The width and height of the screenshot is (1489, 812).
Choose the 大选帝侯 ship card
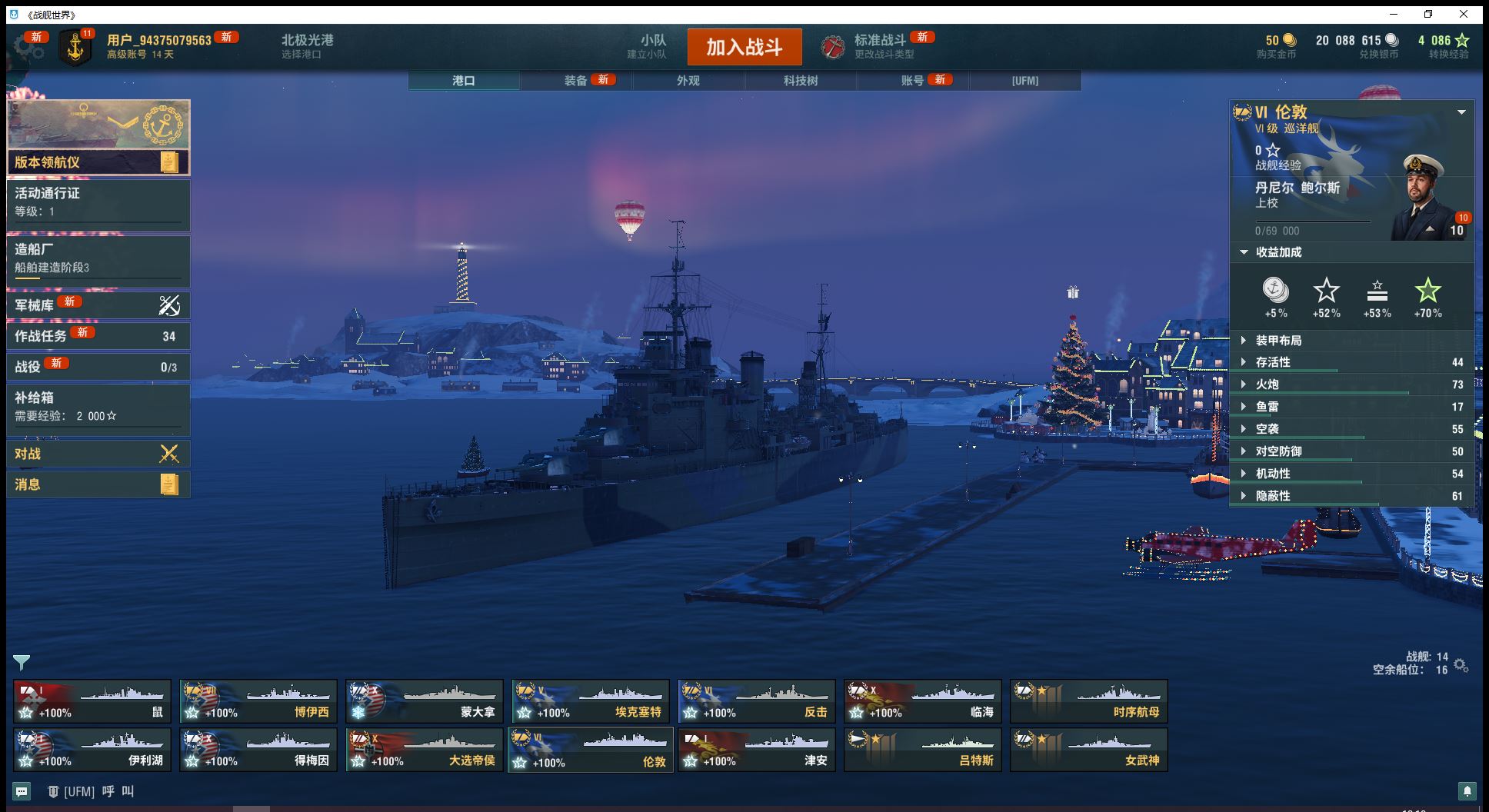425,750
